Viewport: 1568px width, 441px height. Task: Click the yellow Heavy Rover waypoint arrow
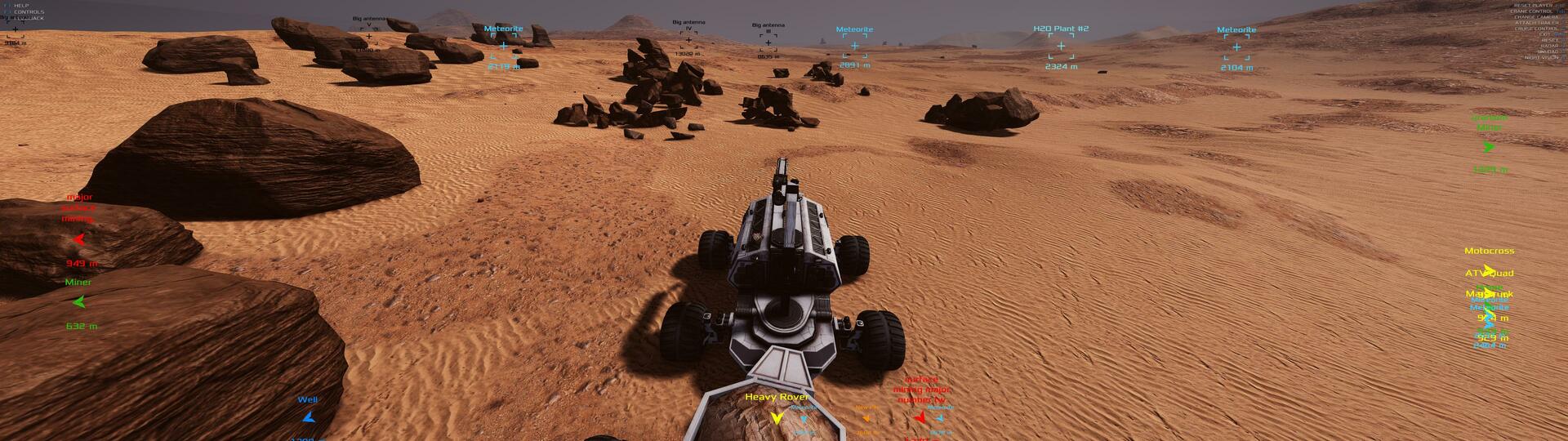point(777,417)
